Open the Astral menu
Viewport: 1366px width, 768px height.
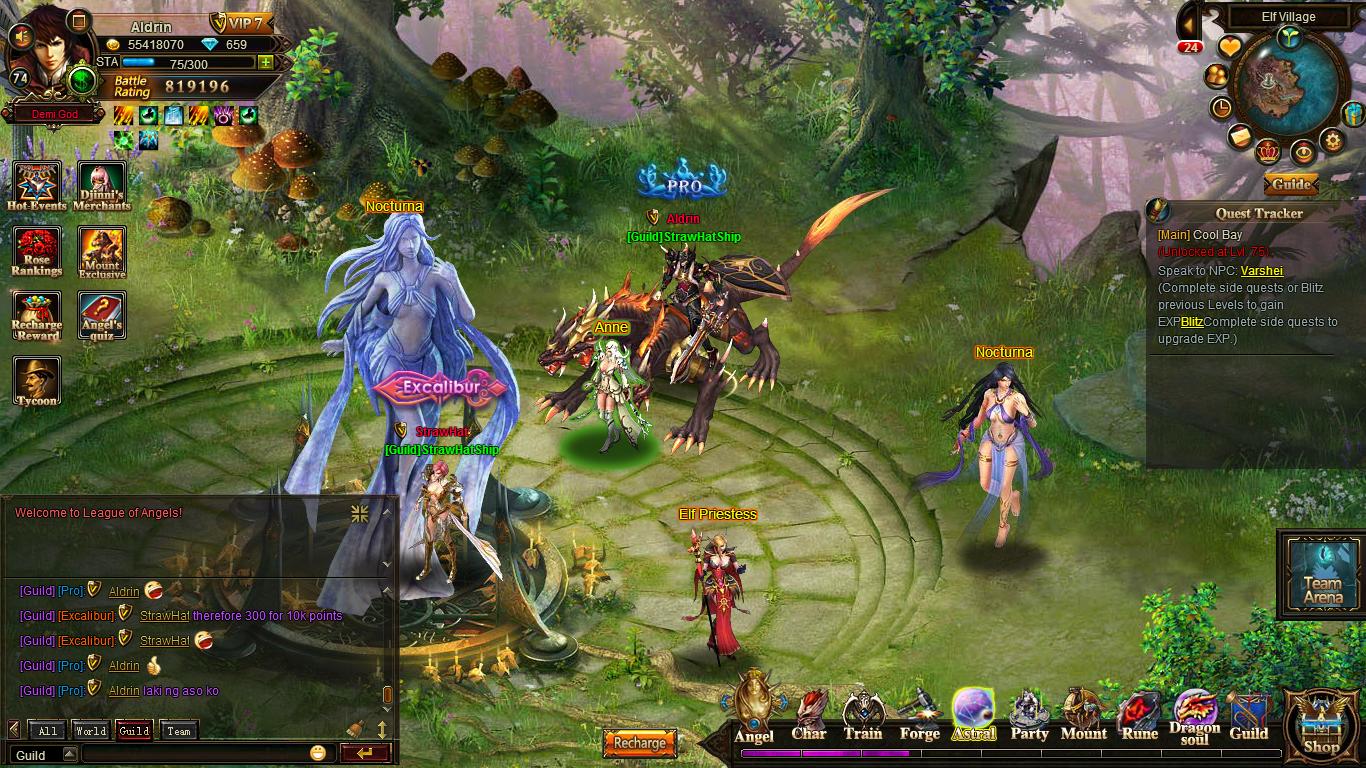coord(973,715)
